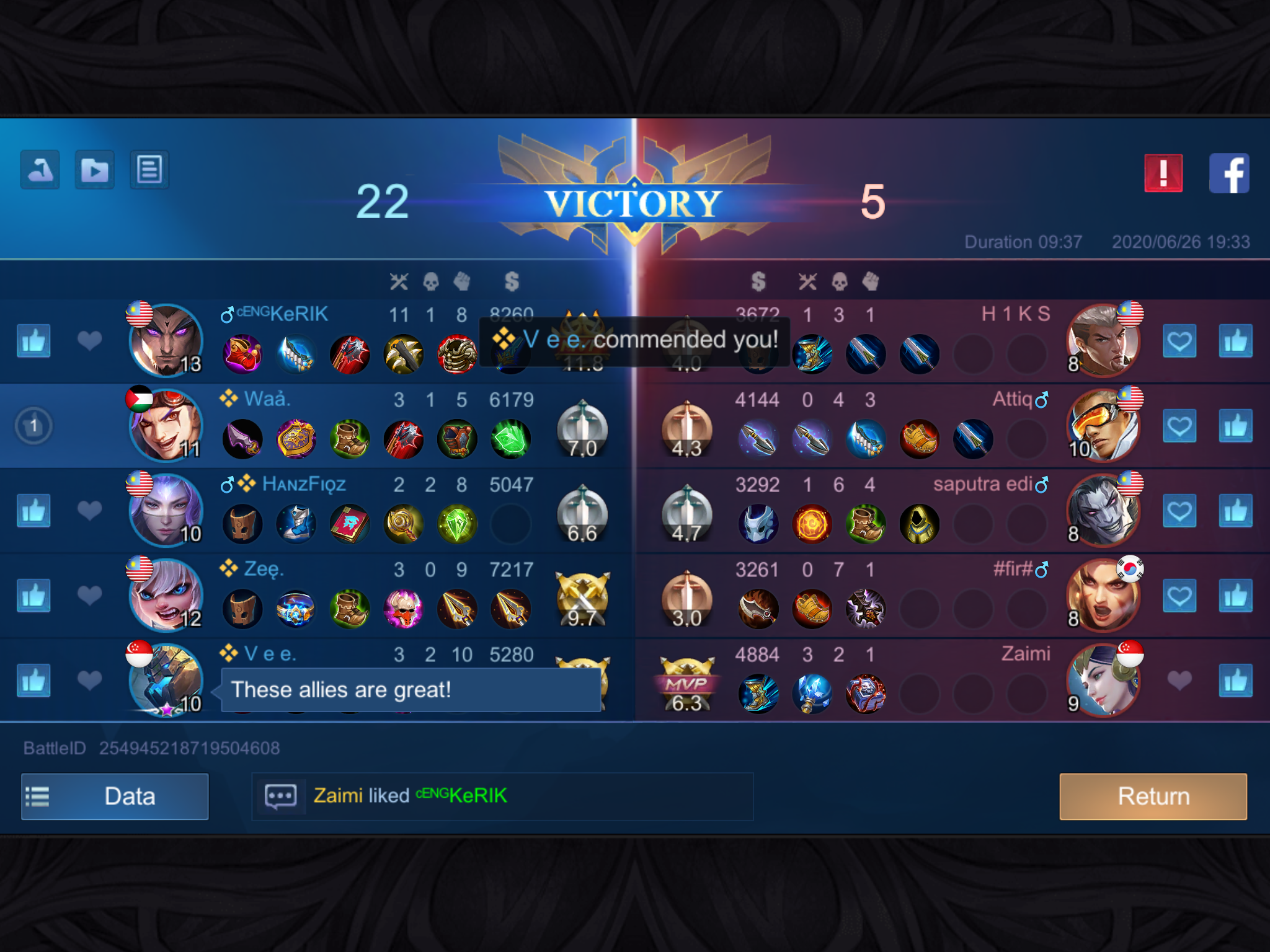
Task: Share result on Facebook
Action: coord(1229,174)
